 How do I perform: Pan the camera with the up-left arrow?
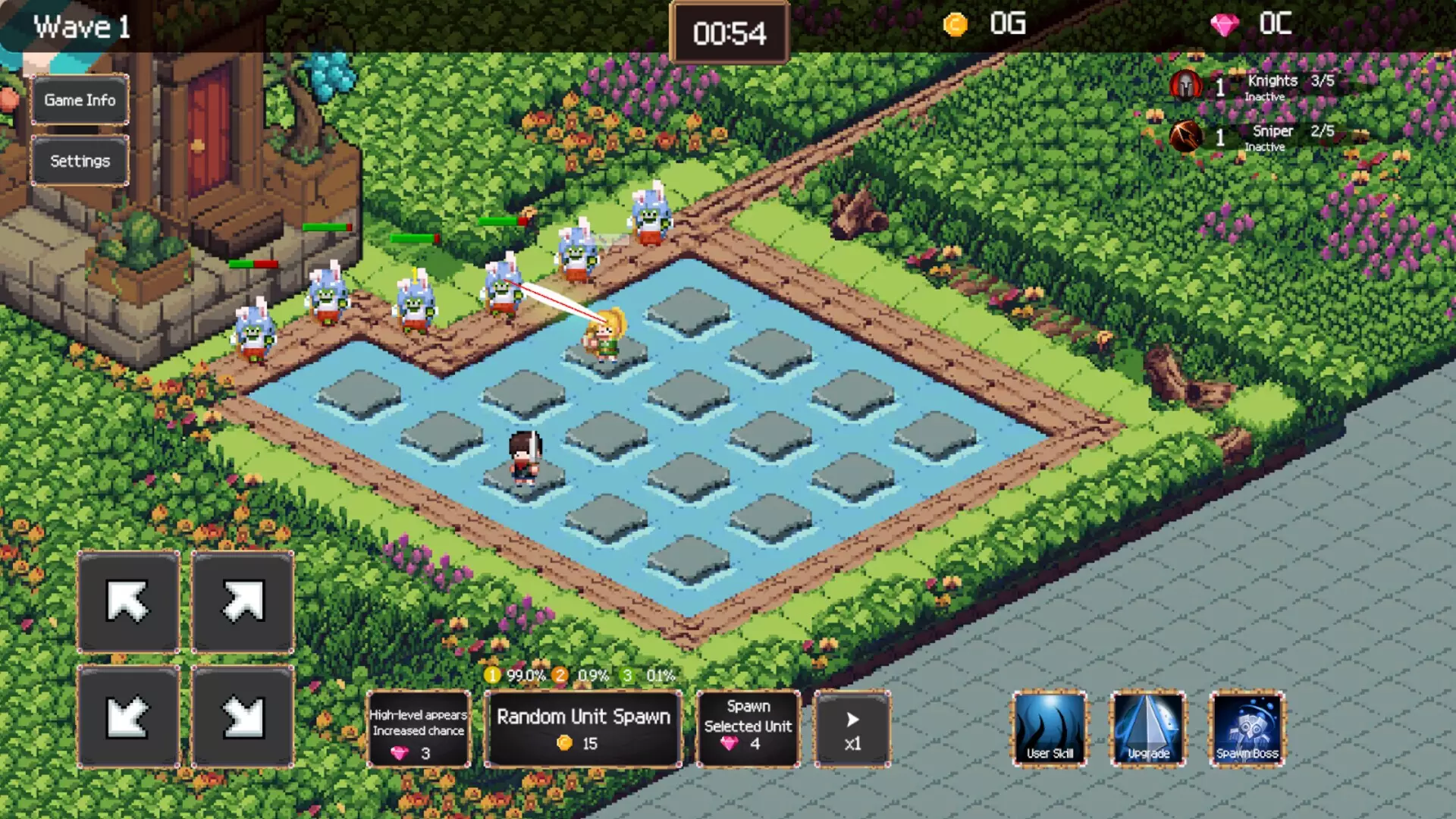pos(127,603)
